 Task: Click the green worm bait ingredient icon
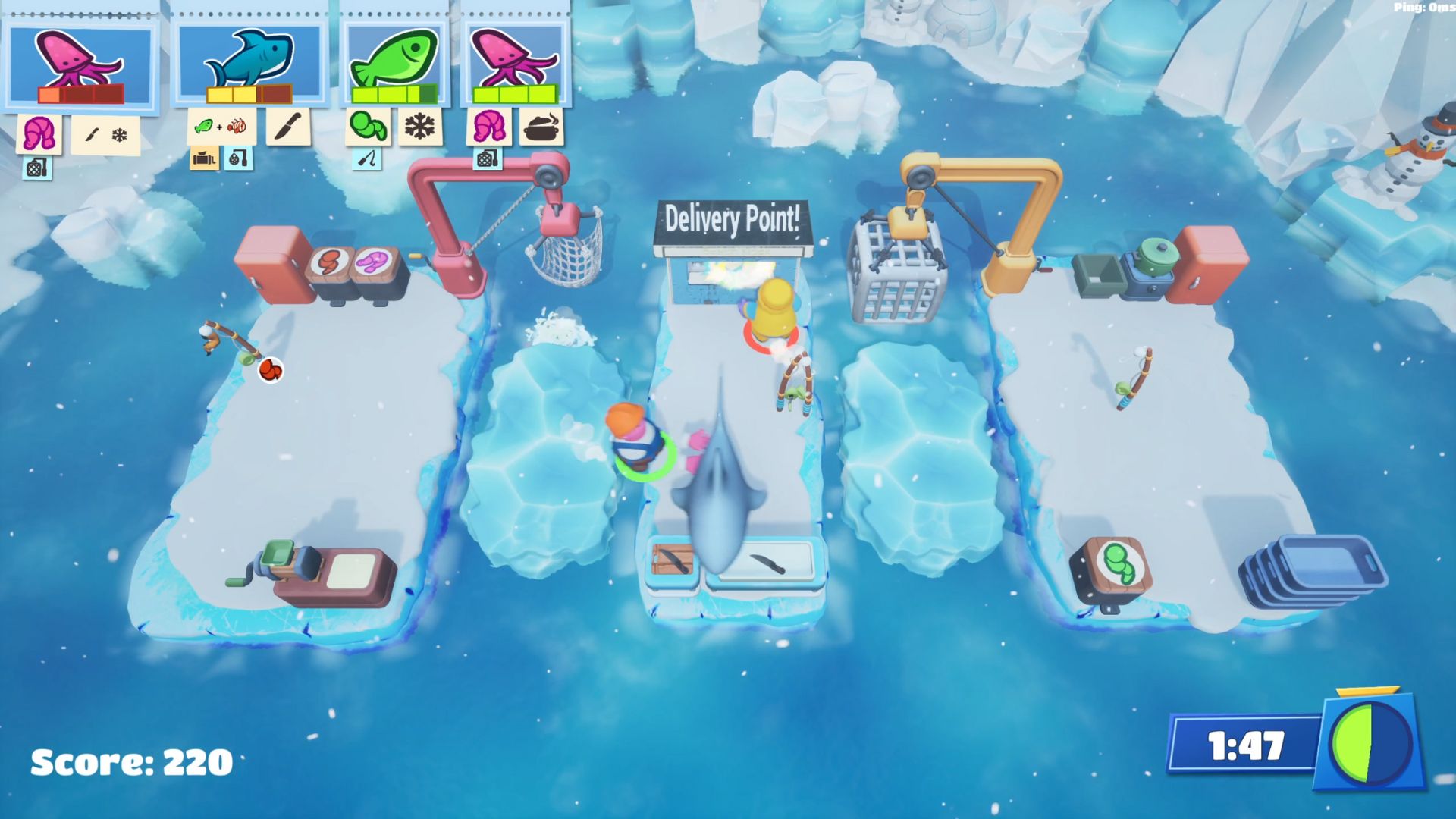(368, 127)
